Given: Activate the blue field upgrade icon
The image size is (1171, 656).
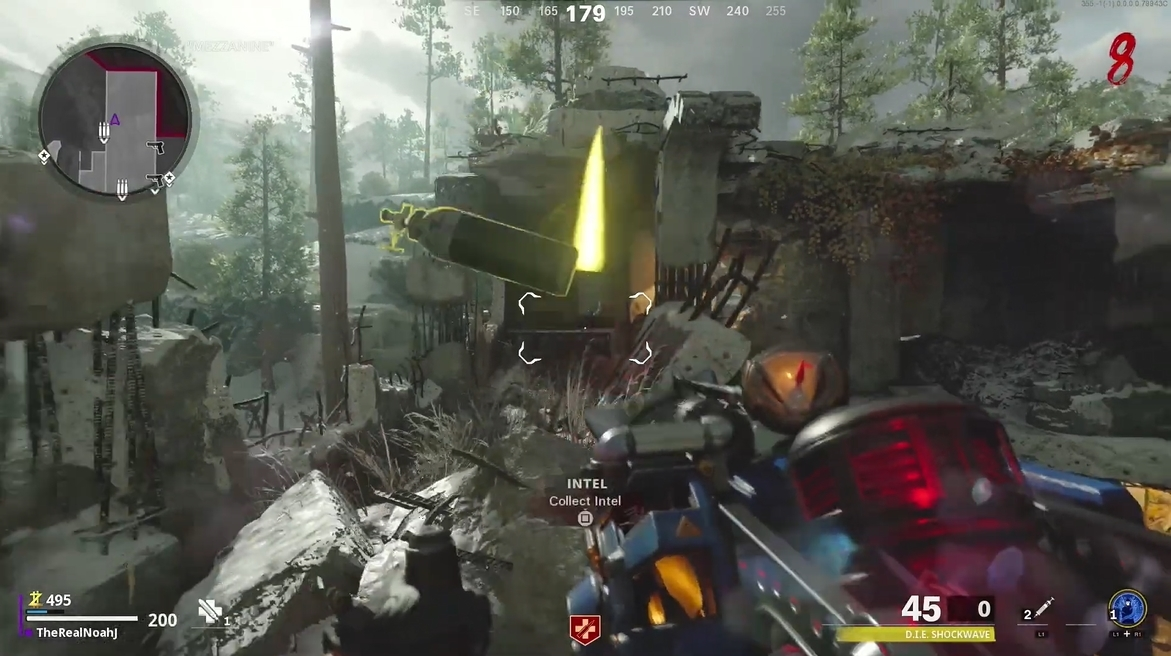Looking at the screenshot, I should (x=1127, y=608).
